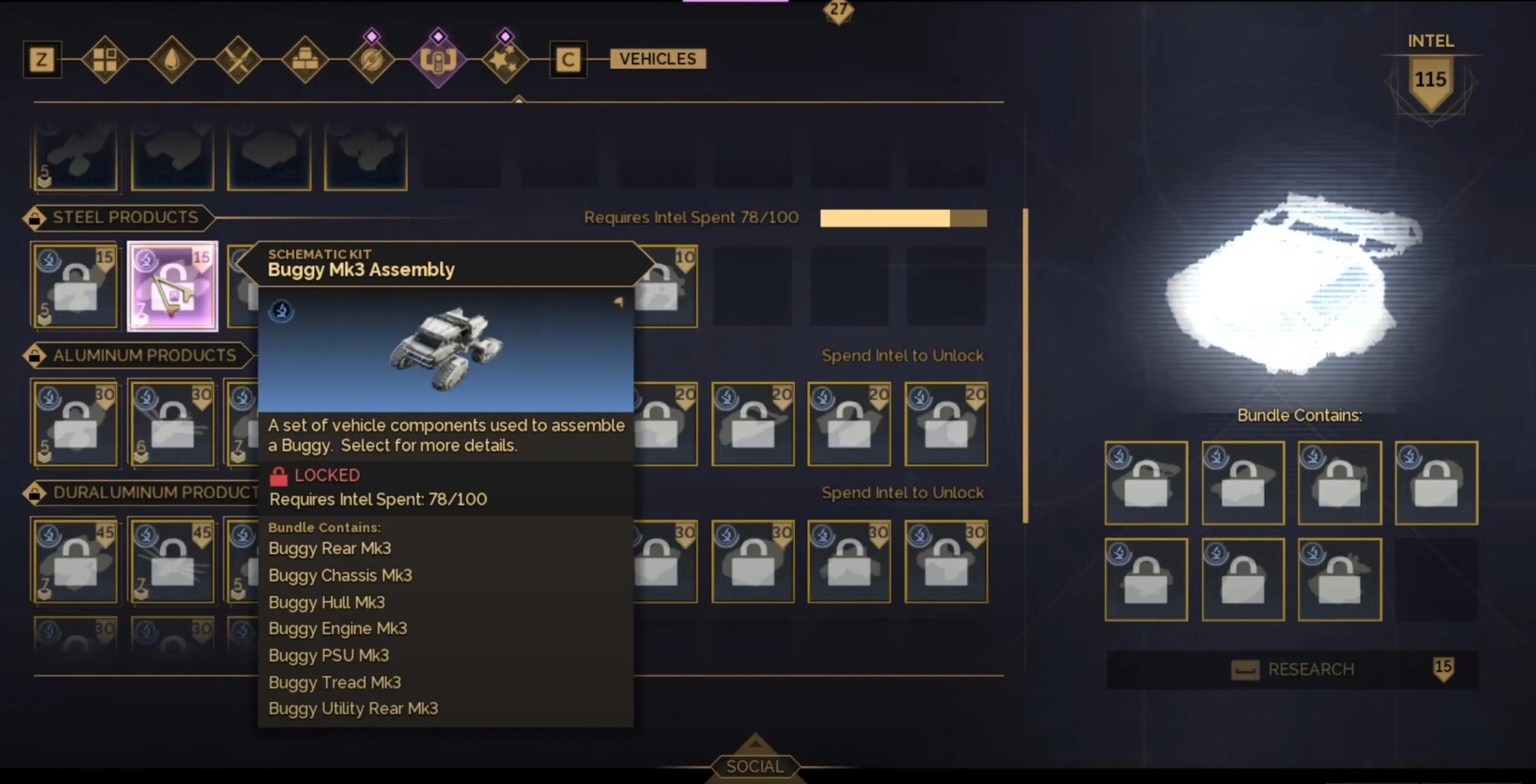Unlock the first 30-intel Aluminum Products item
1536x784 pixels.
click(75, 423)
